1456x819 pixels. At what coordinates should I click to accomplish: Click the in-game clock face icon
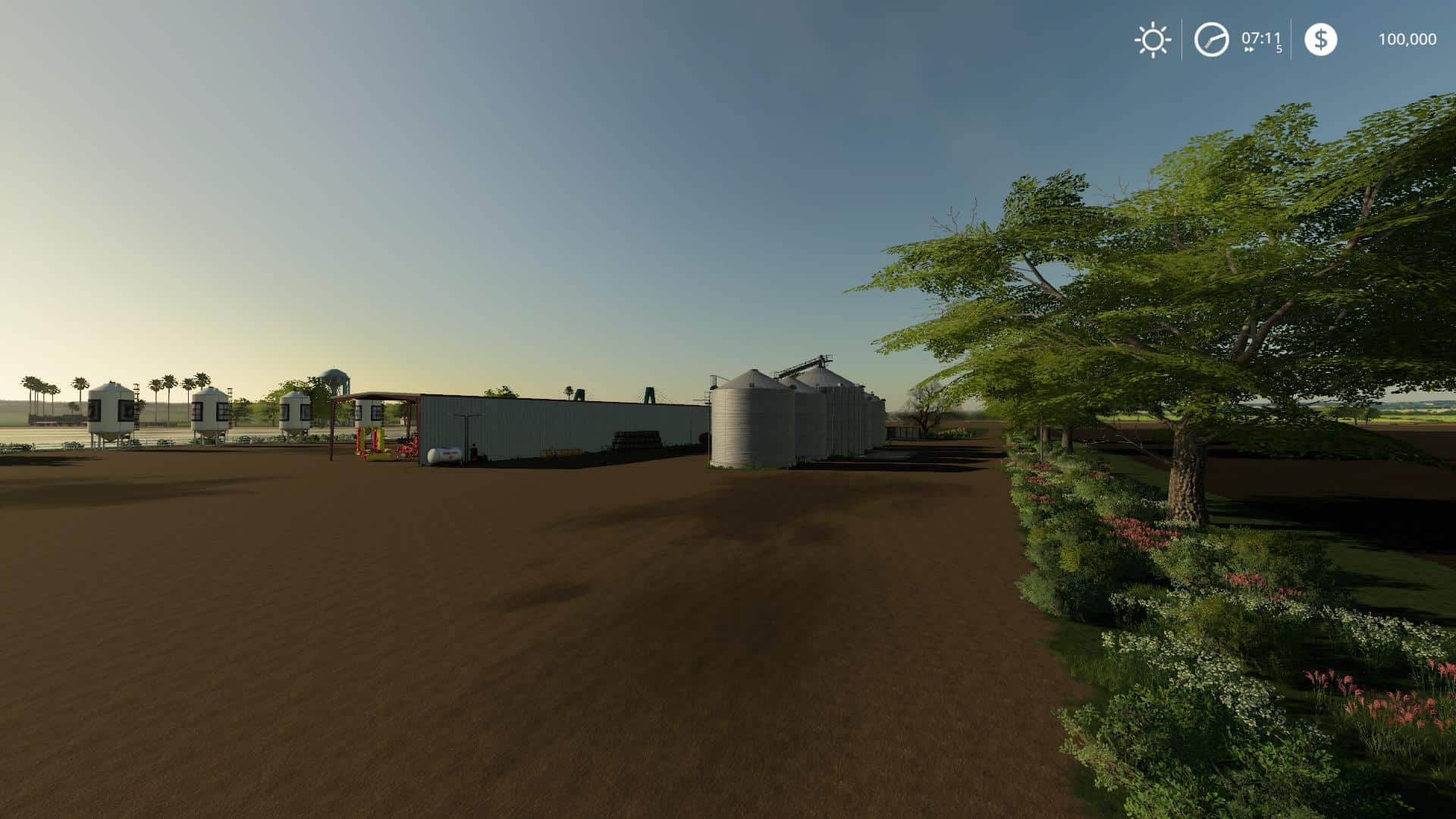pyautogui.click(x=1211, y=39)
